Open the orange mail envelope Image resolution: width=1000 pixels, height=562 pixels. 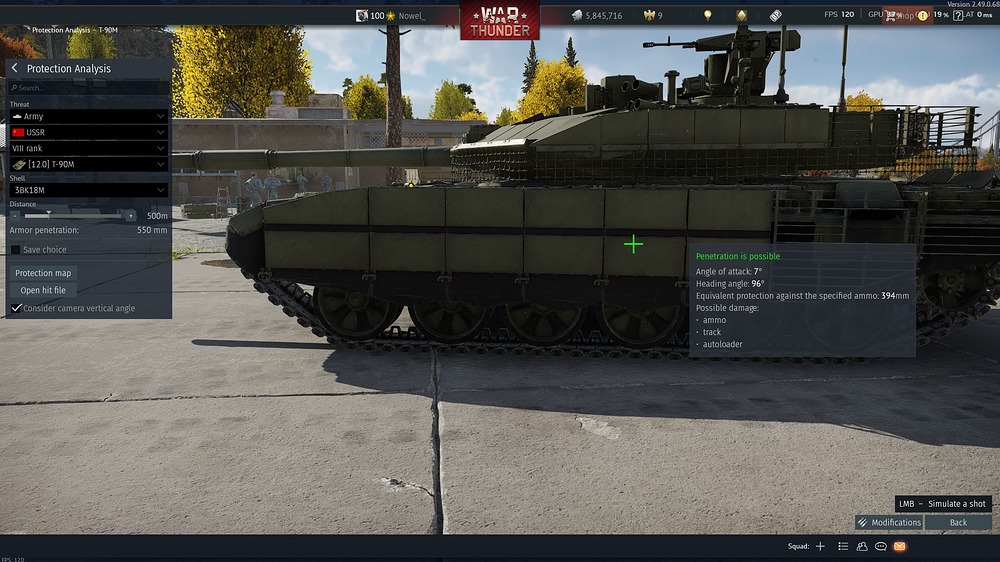pyautogui.click(x=899, y=546)
